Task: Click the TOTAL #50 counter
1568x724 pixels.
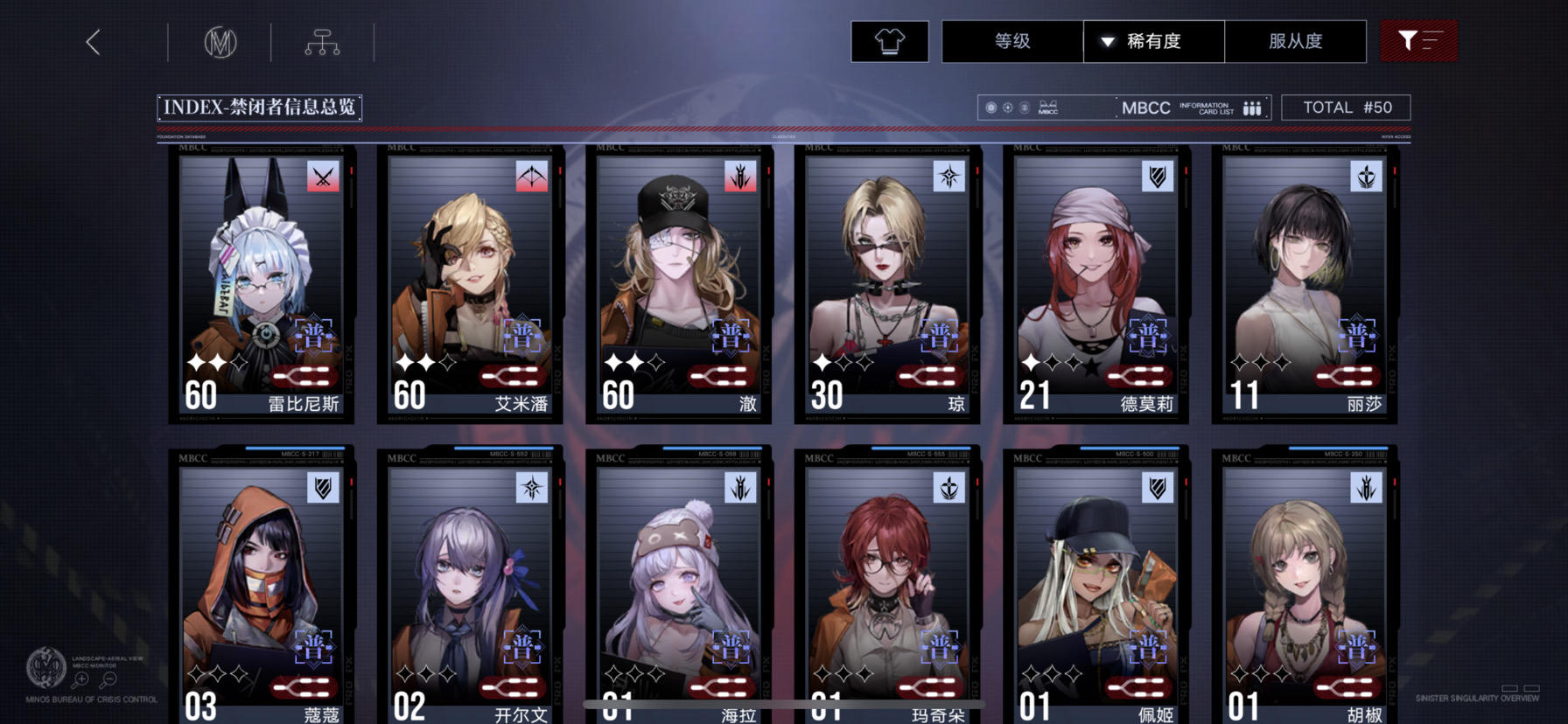Action: coord(1346,107)
